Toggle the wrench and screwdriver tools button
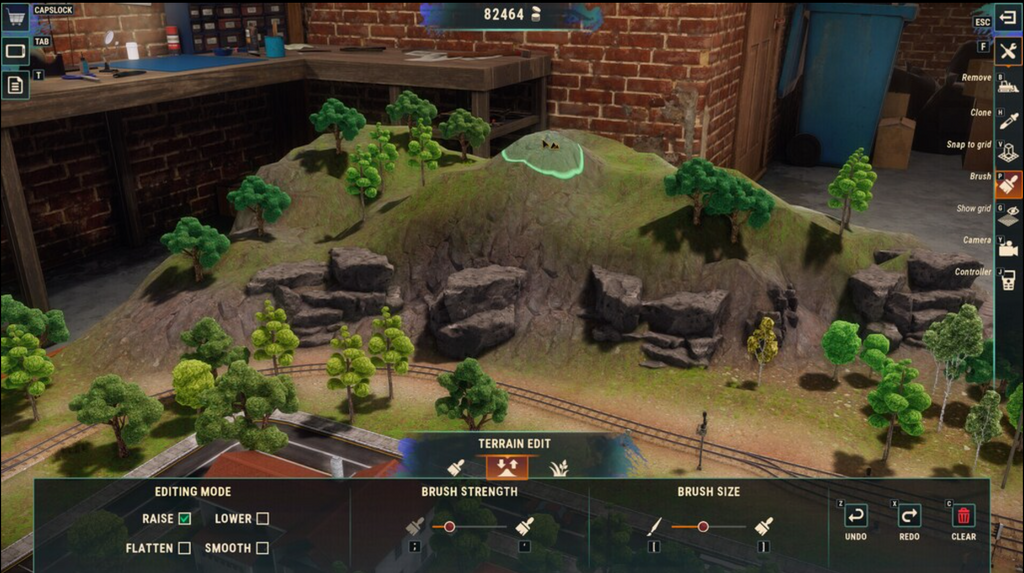 pos(1008,52)
